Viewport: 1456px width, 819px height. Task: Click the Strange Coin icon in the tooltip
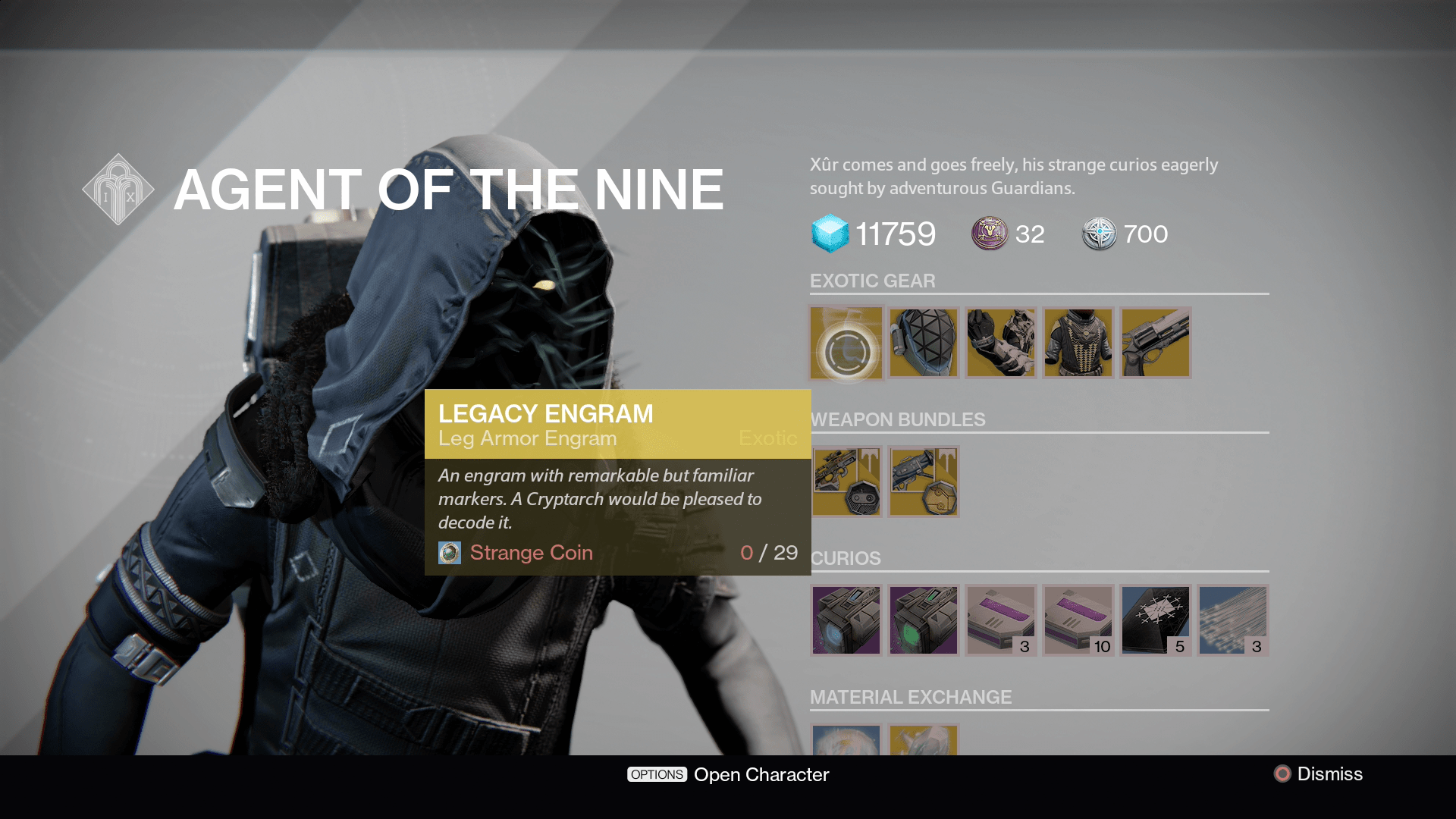click(x=450, y=553)
